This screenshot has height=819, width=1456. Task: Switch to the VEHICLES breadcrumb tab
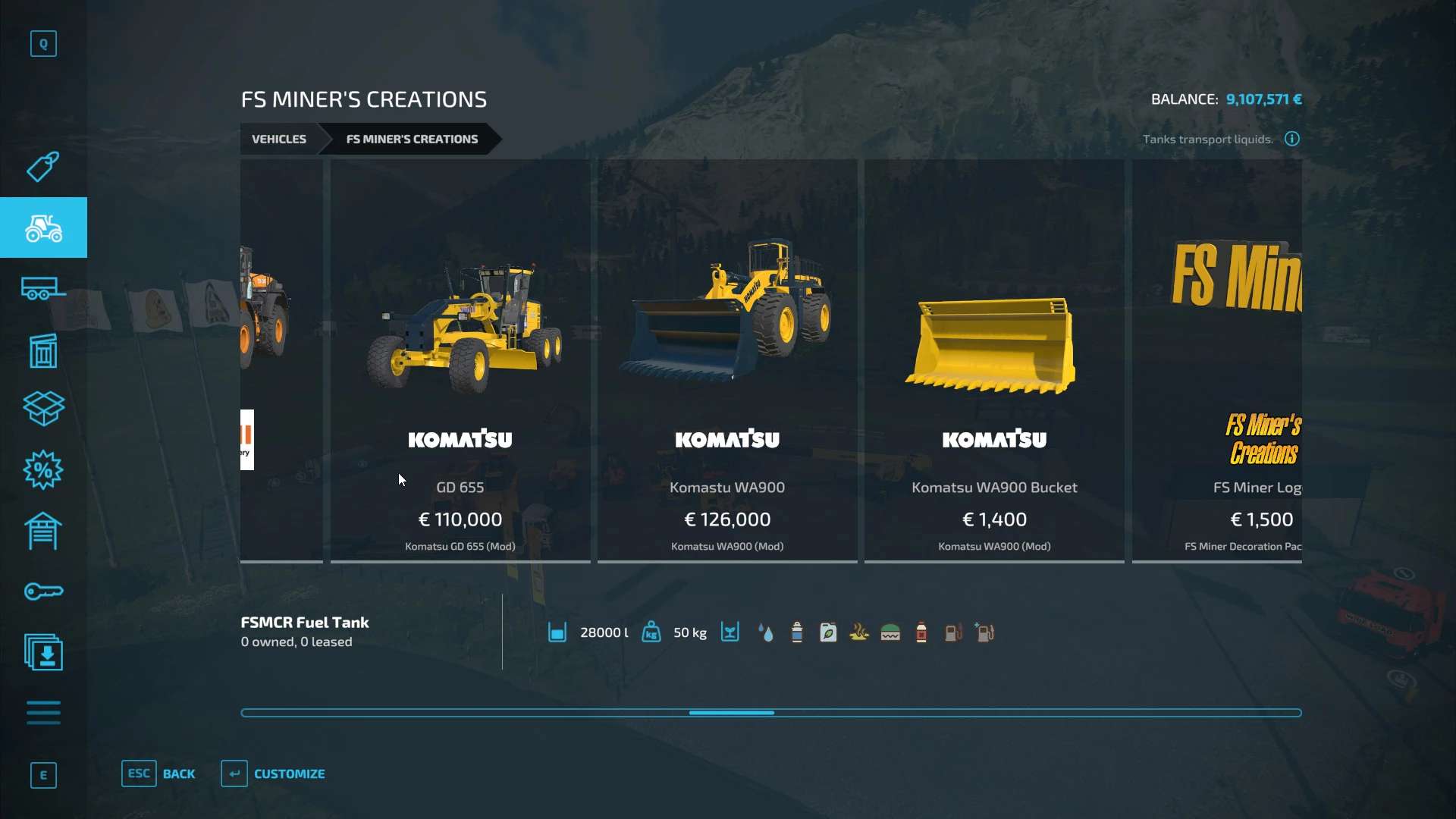(278, 139)
